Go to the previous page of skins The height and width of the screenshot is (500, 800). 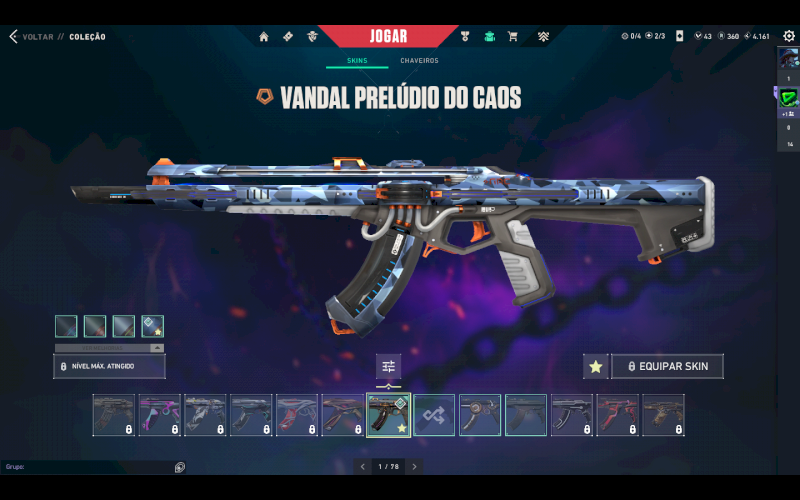[x=364, y=467]
